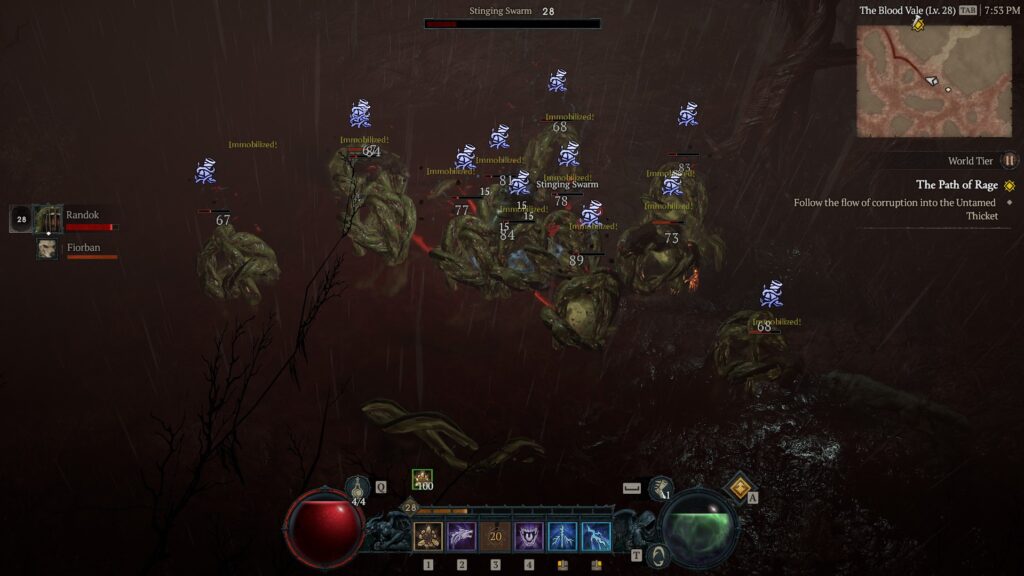Select The Path of Rage quest tracker
The image size is (1024, 576).
[x=957, y=185]
